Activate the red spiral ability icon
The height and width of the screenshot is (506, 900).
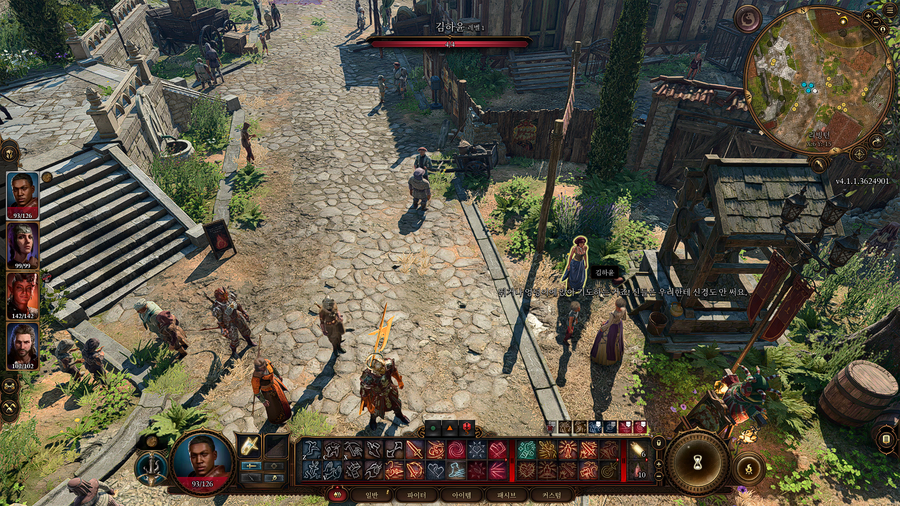(x=456, y=450)
